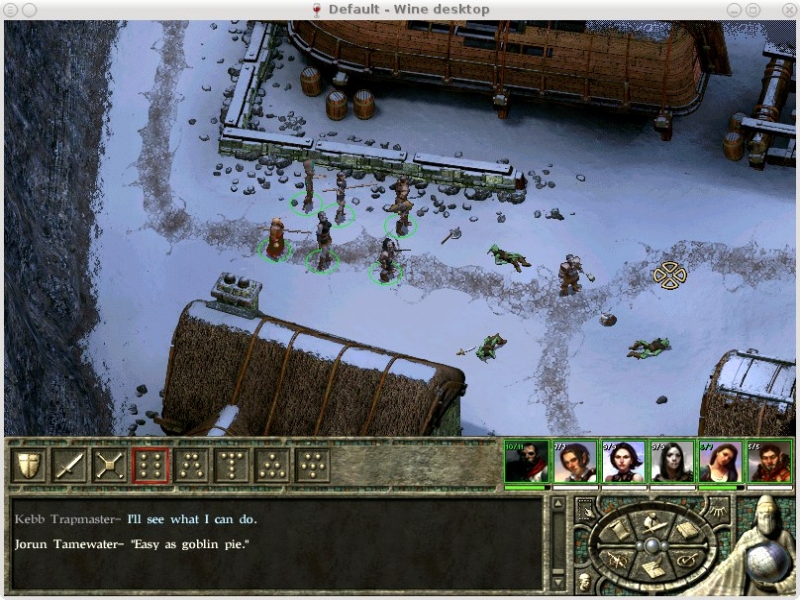Select the shield guard action button

click(28, 465)
